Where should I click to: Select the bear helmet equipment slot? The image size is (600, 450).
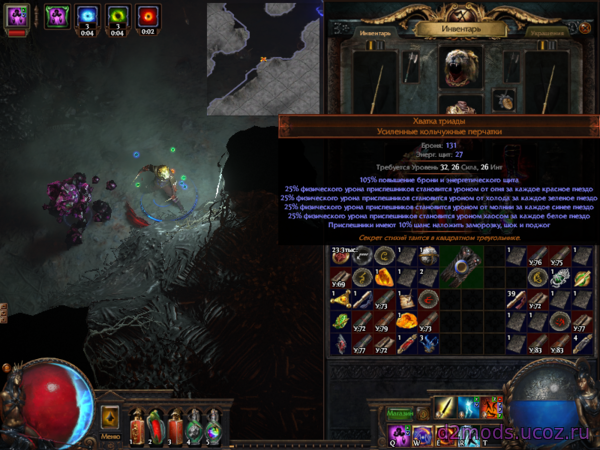point(461,65)
